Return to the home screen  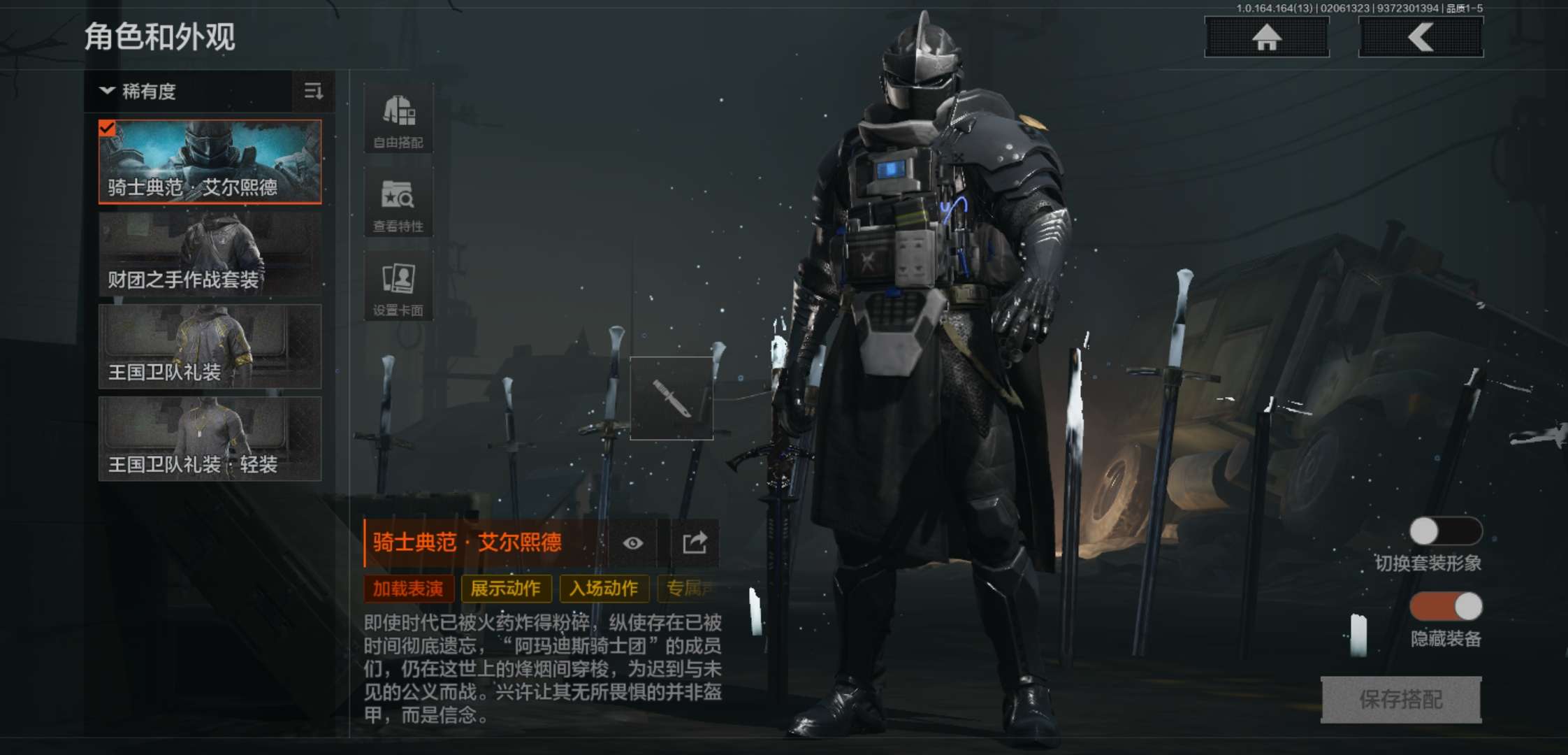1266,37
